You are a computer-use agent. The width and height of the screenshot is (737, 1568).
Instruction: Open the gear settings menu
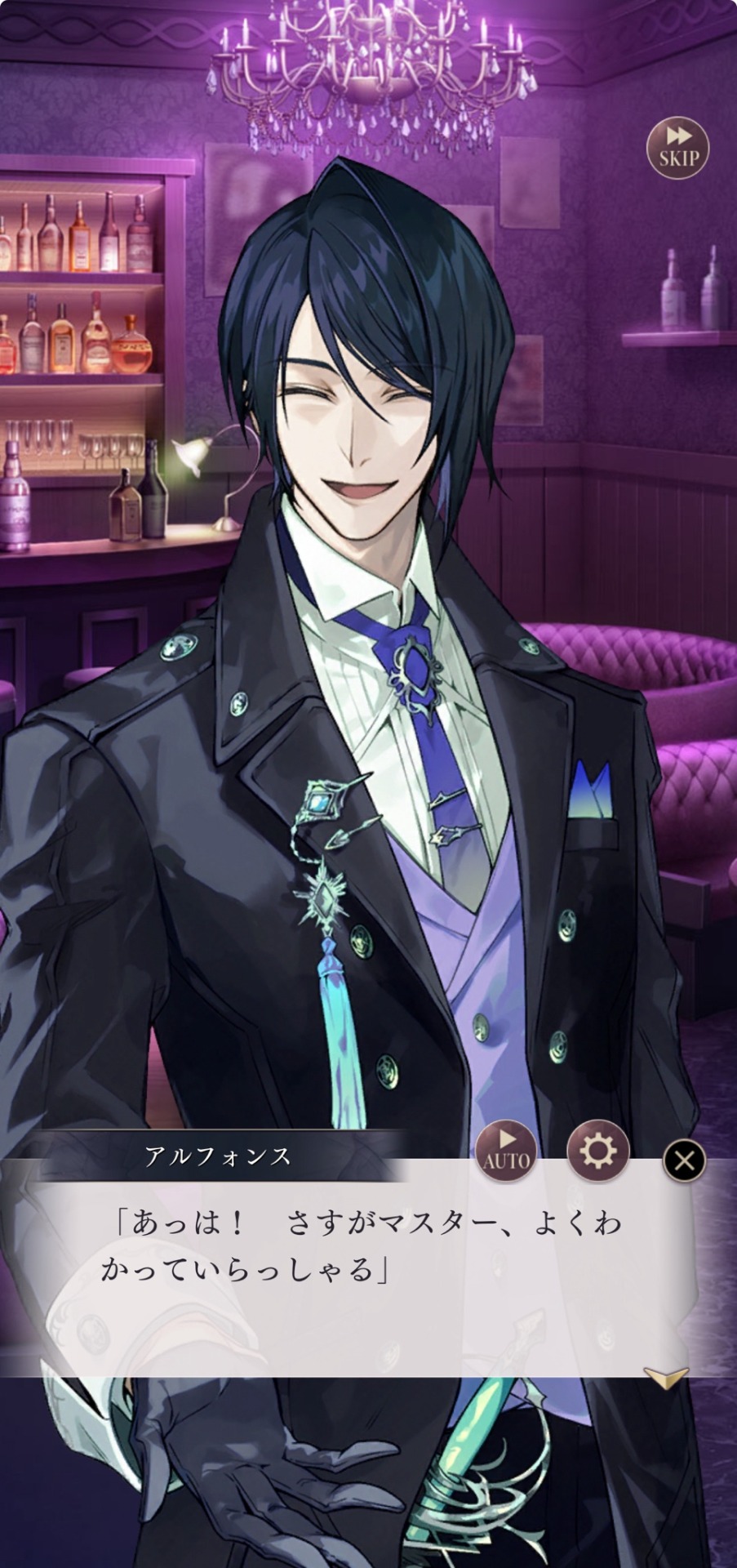pos(597,1151)
